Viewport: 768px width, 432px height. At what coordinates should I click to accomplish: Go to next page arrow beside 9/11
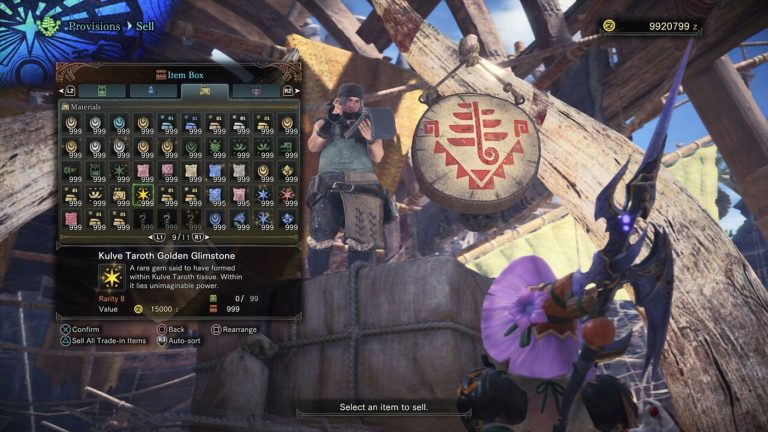tap(197, 238)
